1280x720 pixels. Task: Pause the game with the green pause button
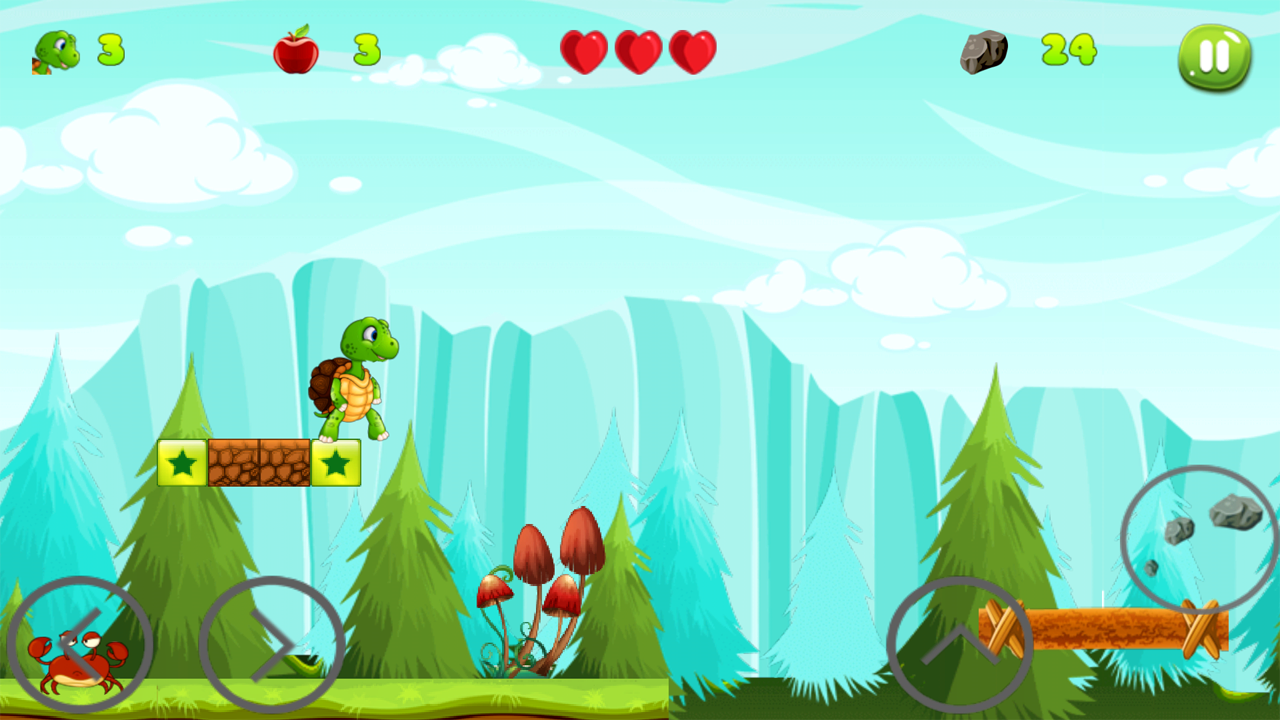[x=1212, y=58]
